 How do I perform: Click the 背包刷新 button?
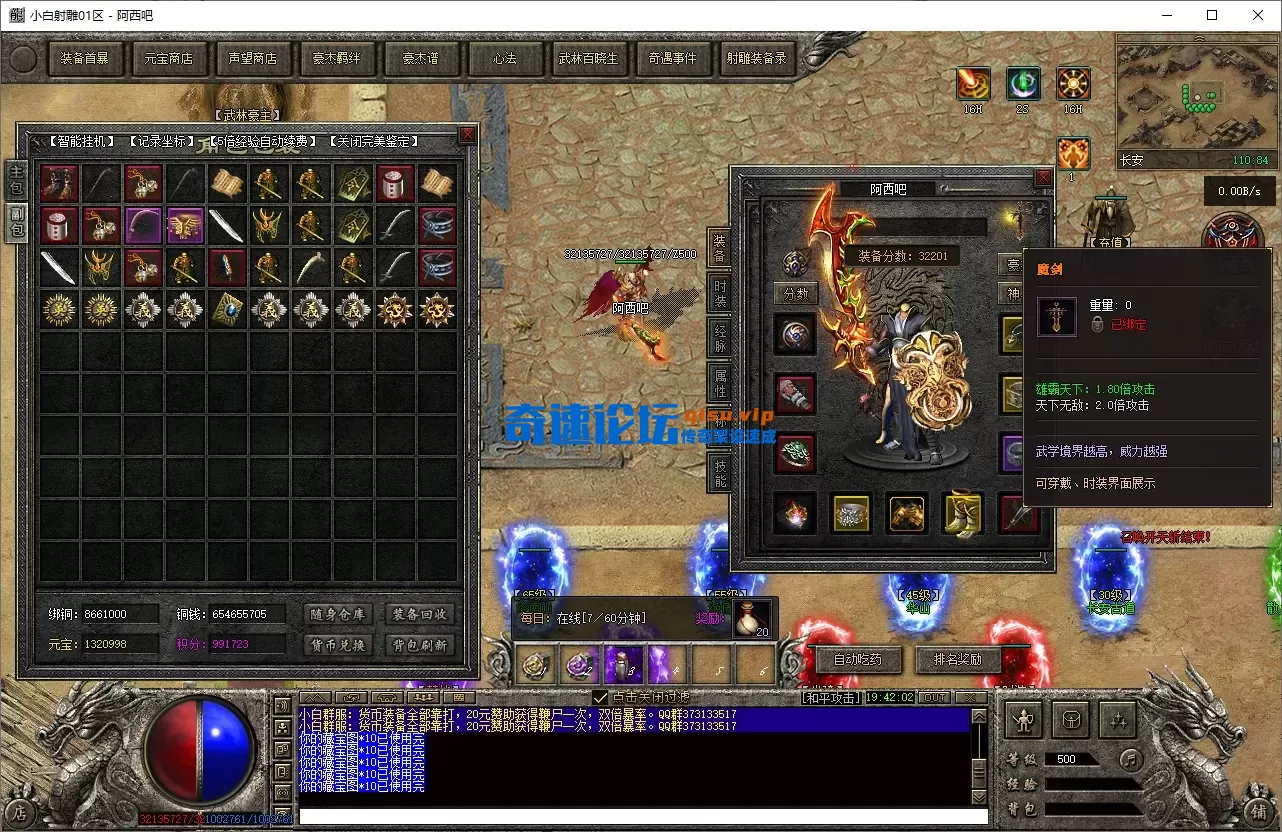419,645
